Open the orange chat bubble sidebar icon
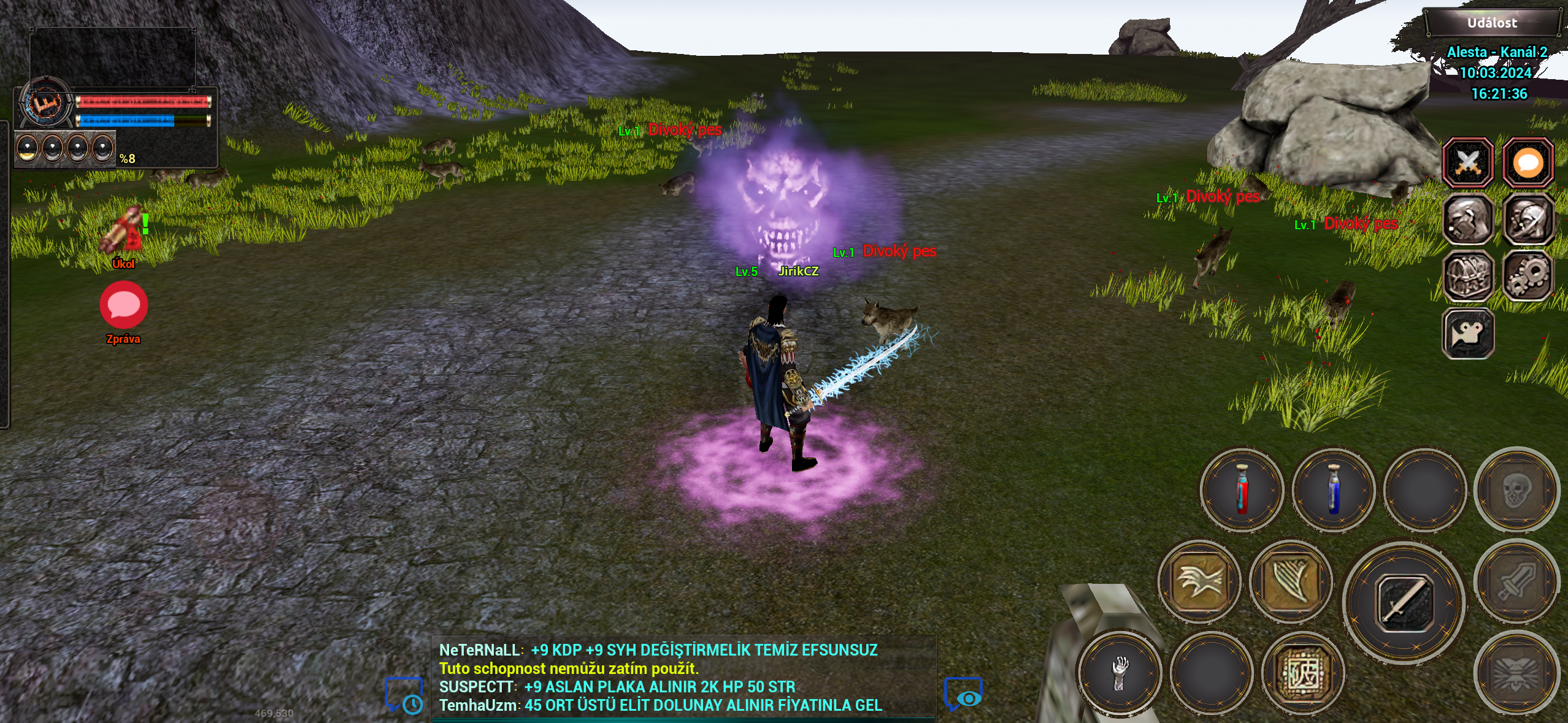This screenshot has height=723, width=1568. 1528,161
